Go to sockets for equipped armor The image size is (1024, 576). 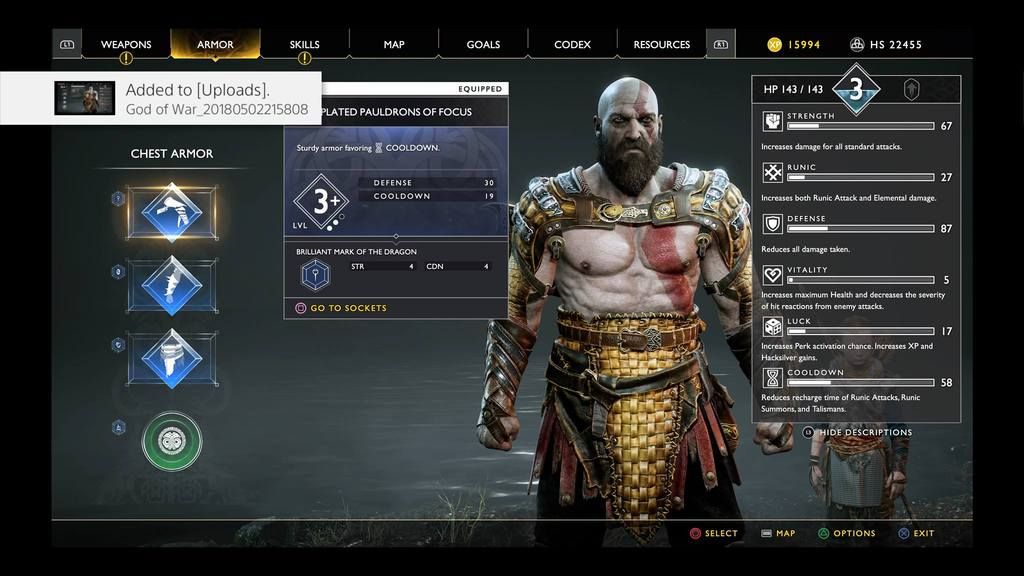point(347,308)
